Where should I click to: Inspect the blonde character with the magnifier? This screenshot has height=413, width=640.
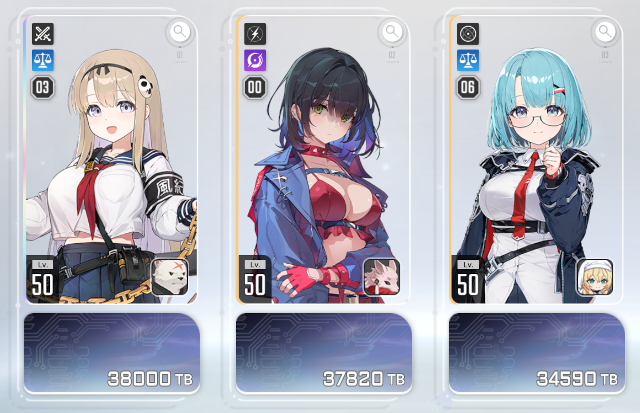(x=179, y=32)
